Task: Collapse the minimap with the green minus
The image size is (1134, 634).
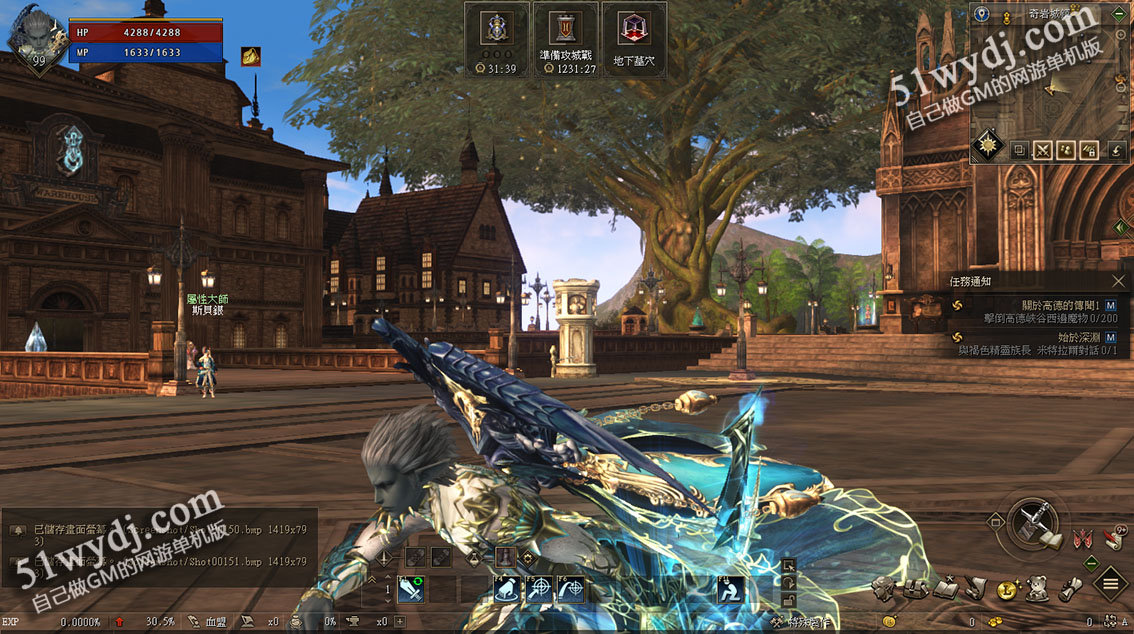Action: point(1119,14)
